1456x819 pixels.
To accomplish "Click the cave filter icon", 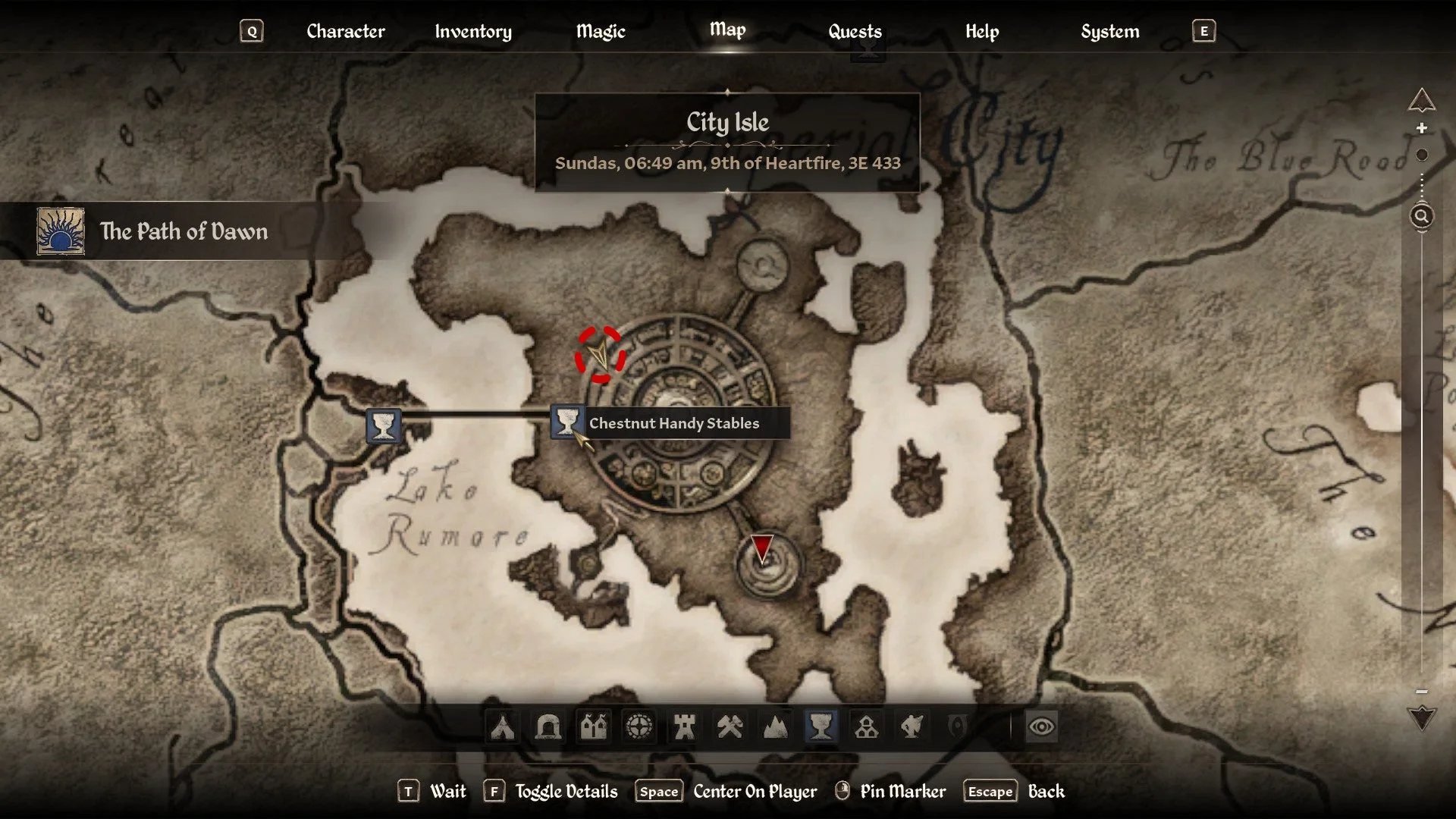I will [x=548, y=726].
